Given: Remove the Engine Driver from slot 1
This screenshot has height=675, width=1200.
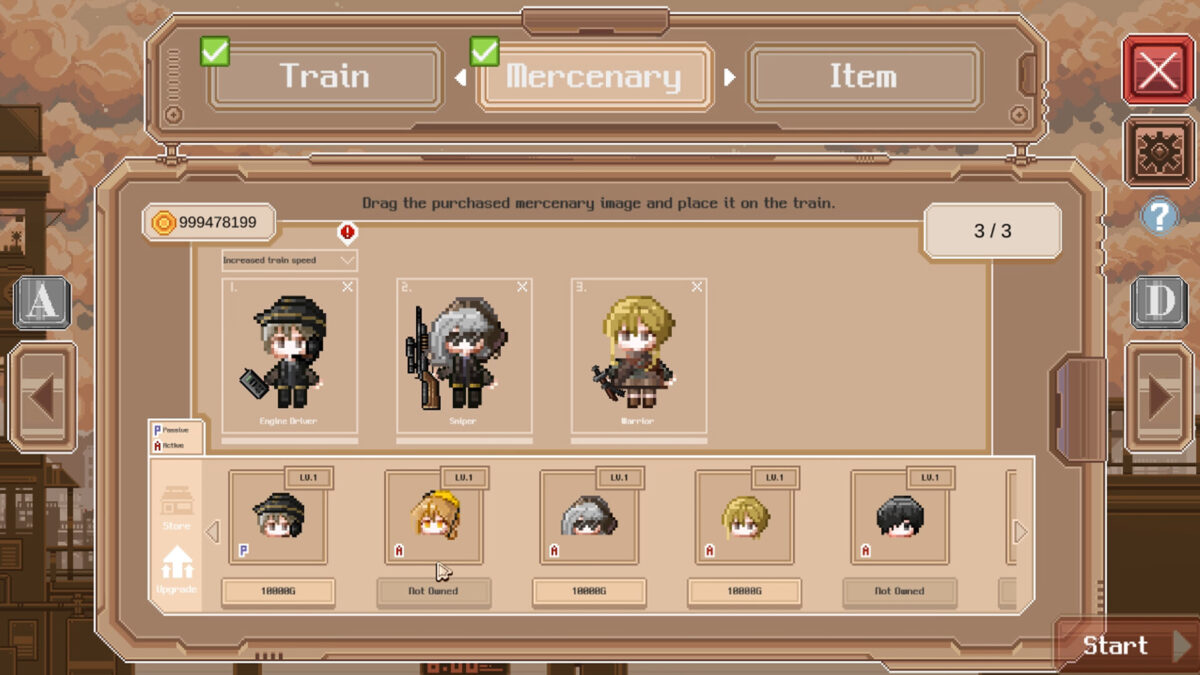Looking at the screenshot, I should [x=347, y=287].
